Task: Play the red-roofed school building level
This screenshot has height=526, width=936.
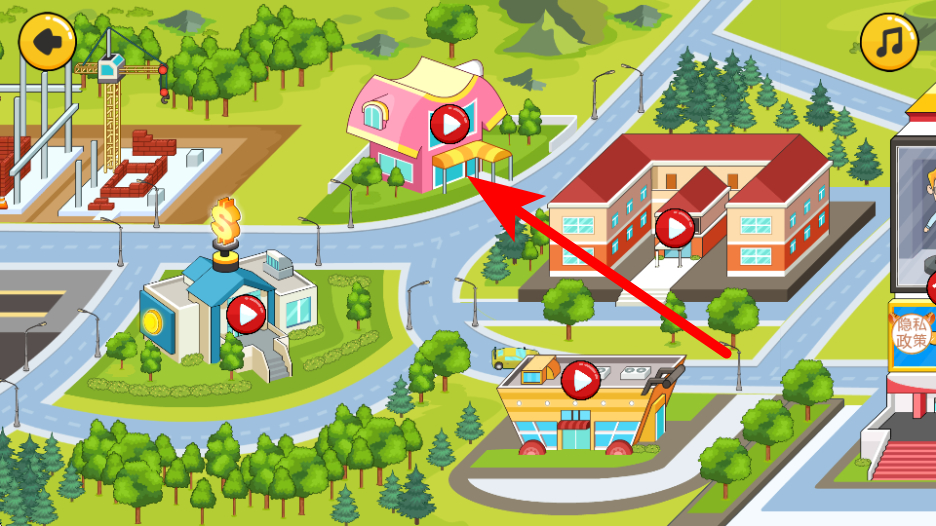Action: [675, 229]
